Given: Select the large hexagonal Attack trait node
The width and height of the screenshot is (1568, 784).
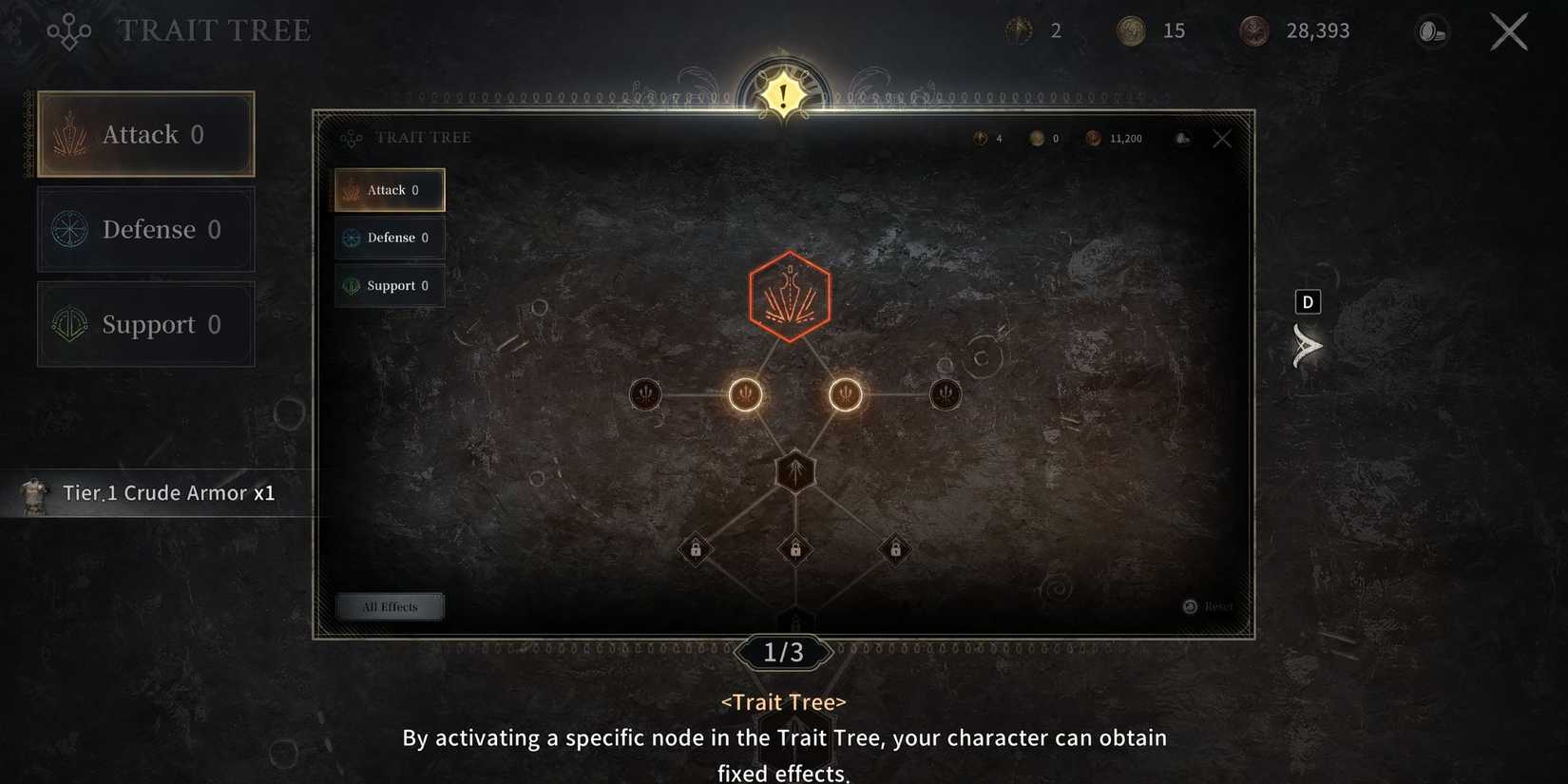Looking at the screenshot, I should tap(790, 296).
